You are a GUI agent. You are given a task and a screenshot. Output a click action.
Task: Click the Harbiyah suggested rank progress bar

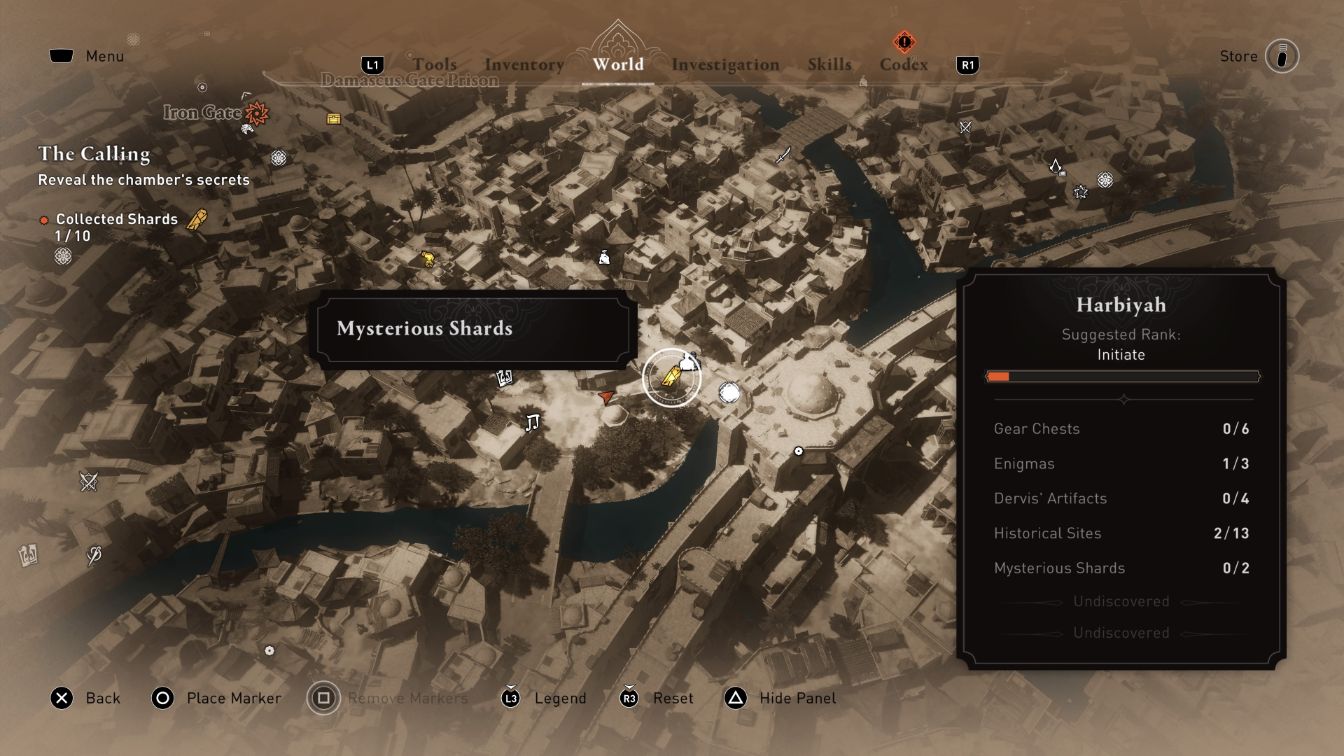tap(1123, 377)
